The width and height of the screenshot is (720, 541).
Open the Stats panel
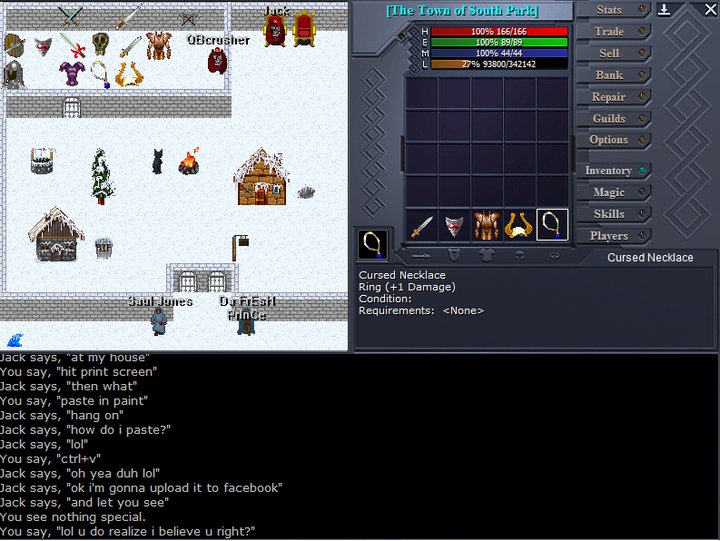click(609, 10)
